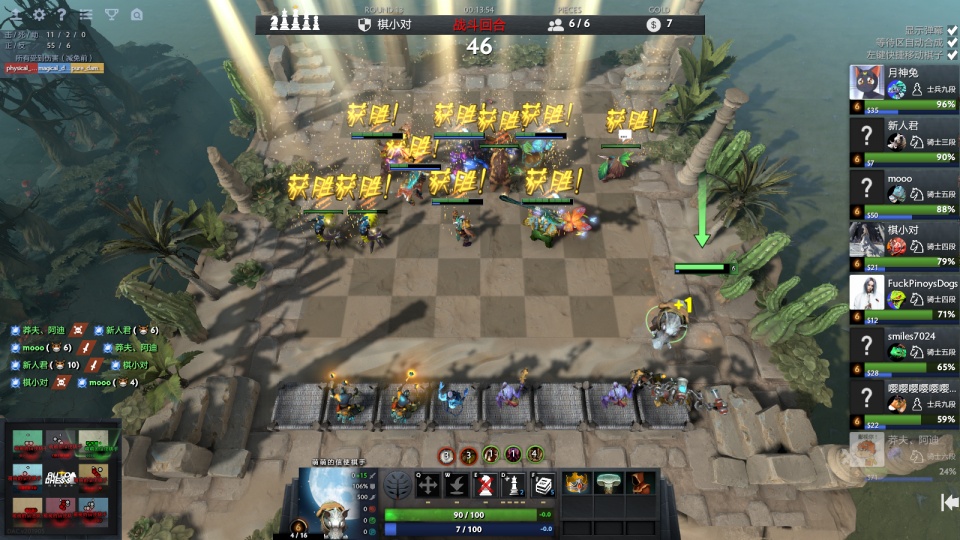Use the recall piece to bench ability
The image size is (960, 540).
coord(457,486)
